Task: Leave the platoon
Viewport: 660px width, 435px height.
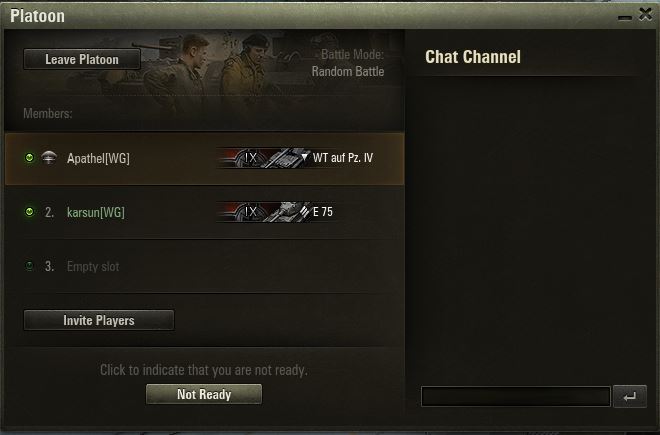Action: (82, 60)
